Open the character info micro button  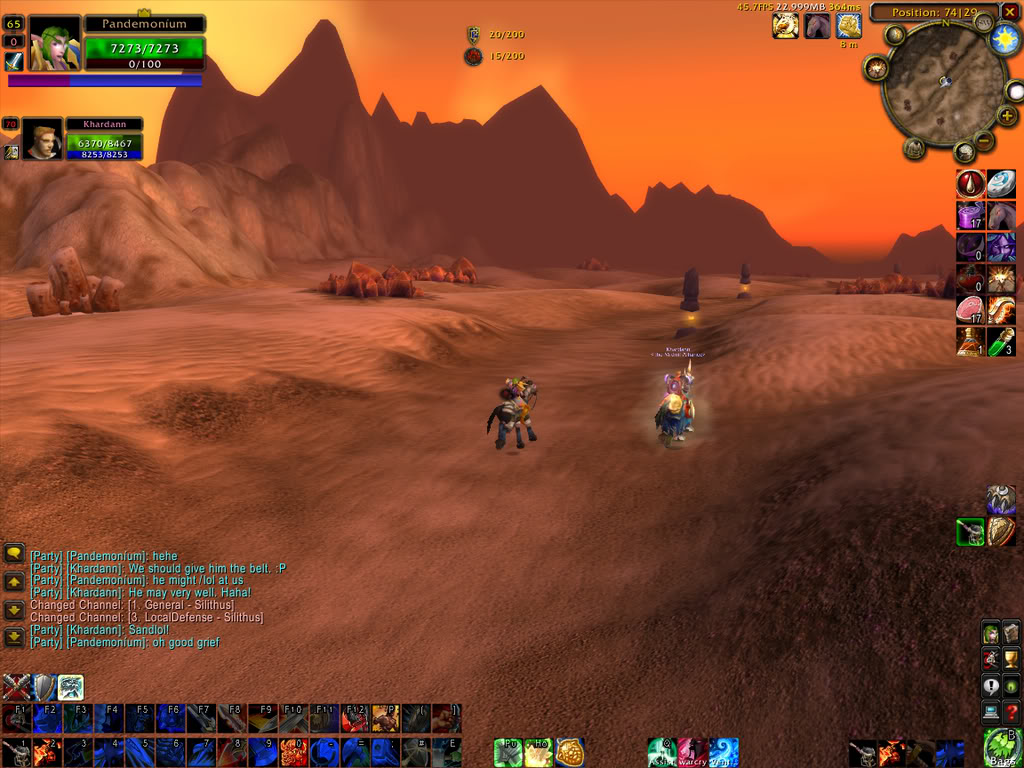990,633
